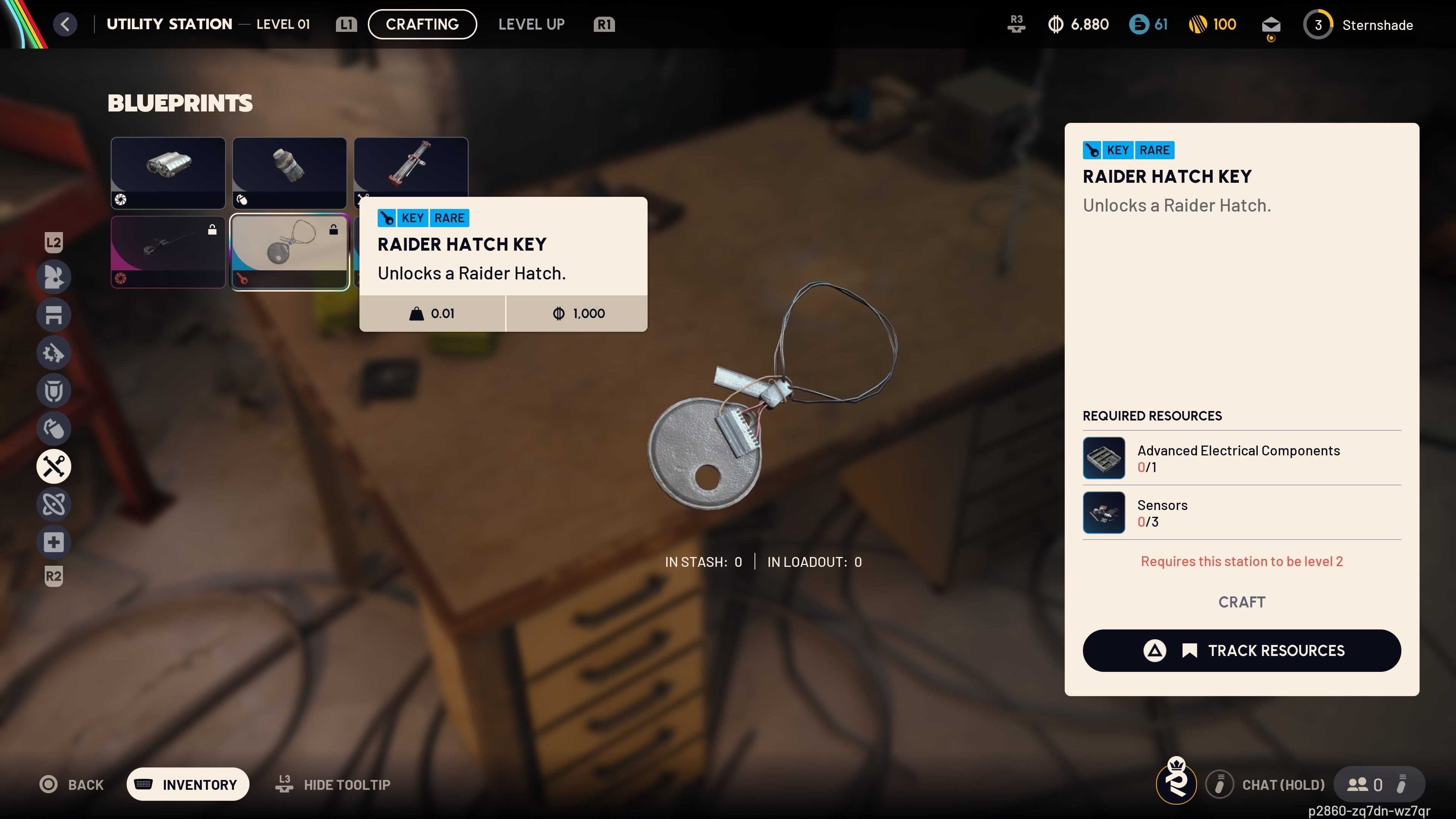Switch to the medical cross station
Viewport: 1456px width, 819px height.
[54, 542]
